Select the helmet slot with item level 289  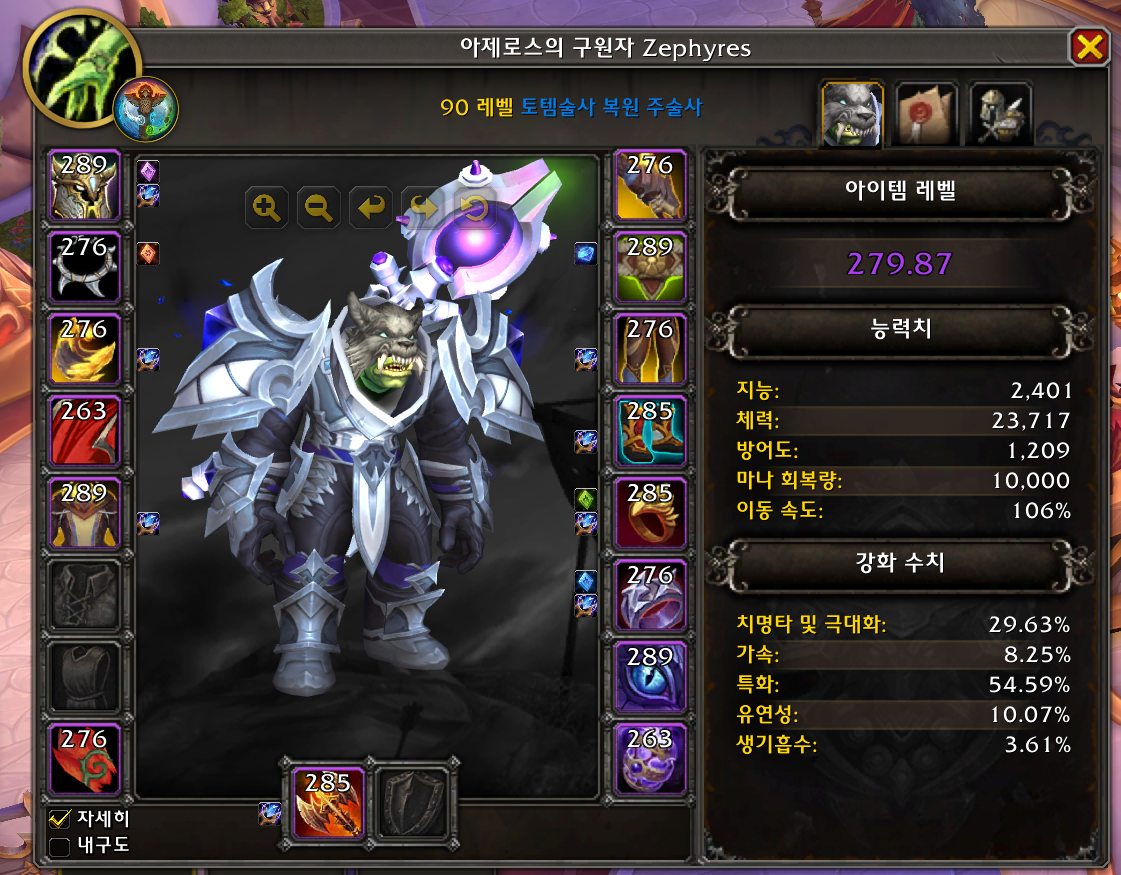coord(84,186)
